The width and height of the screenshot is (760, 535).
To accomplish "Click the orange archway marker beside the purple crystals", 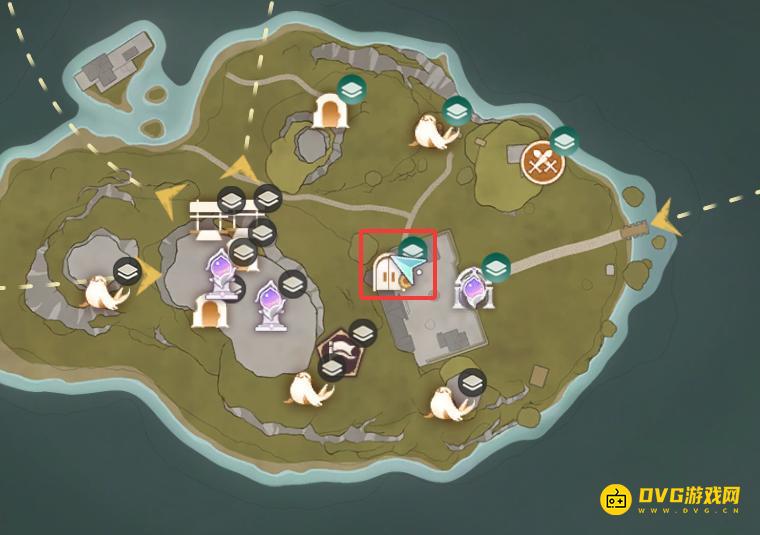I will pyautogui.click(x=210, y=314).
